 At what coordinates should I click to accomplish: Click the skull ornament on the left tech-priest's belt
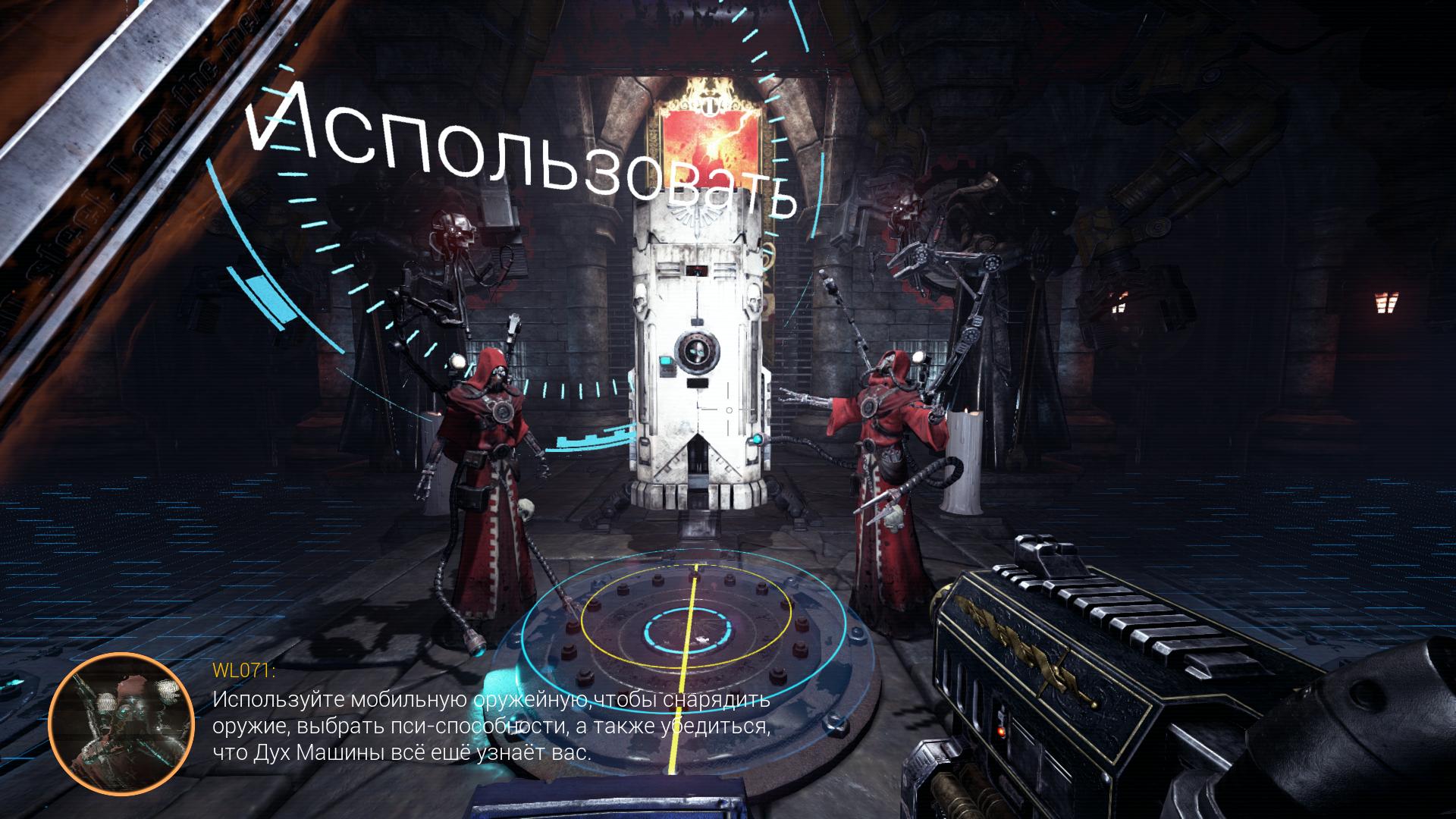(526, 508)
